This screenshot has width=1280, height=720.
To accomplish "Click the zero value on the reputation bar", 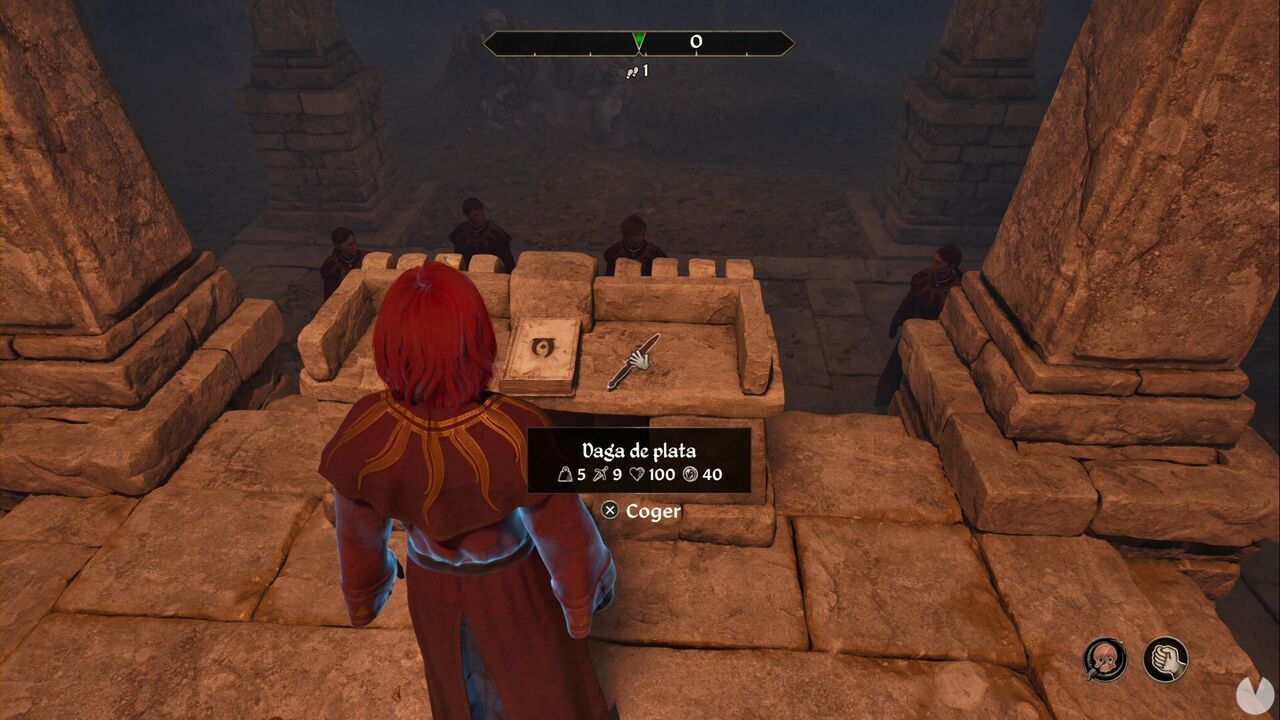I will click(x=696, y=42).
